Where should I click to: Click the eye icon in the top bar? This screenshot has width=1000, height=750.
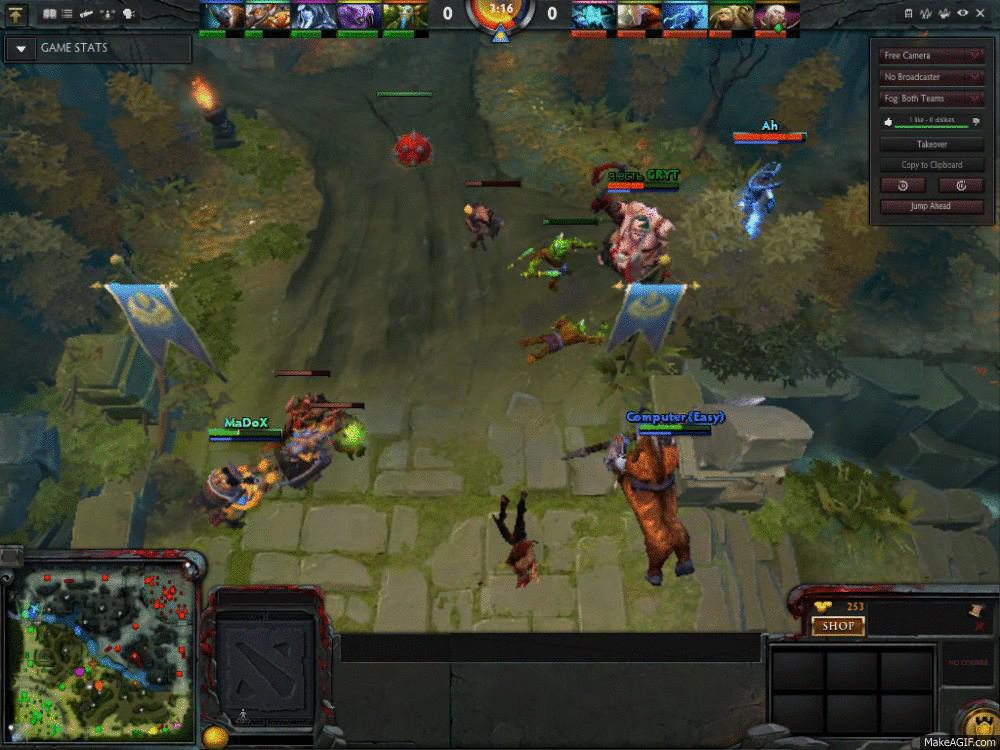click(x=962, y=14)
